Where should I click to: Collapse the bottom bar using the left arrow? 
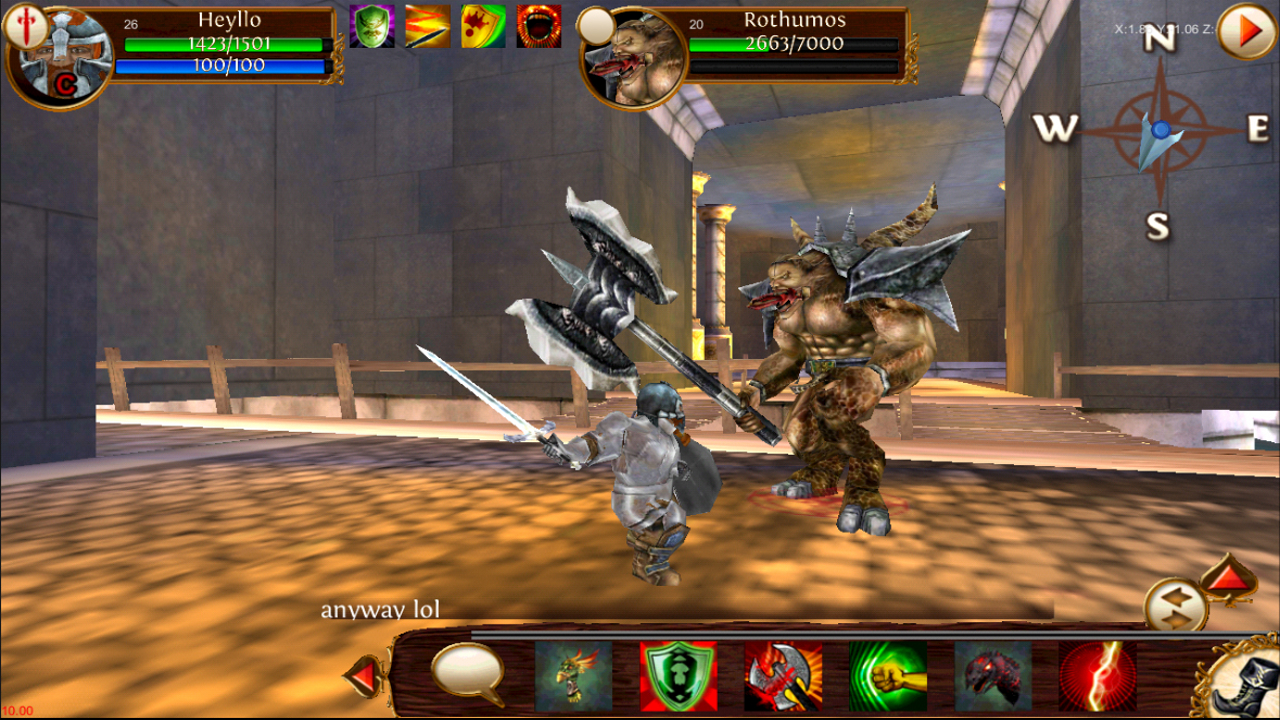(x=364, y=678)
